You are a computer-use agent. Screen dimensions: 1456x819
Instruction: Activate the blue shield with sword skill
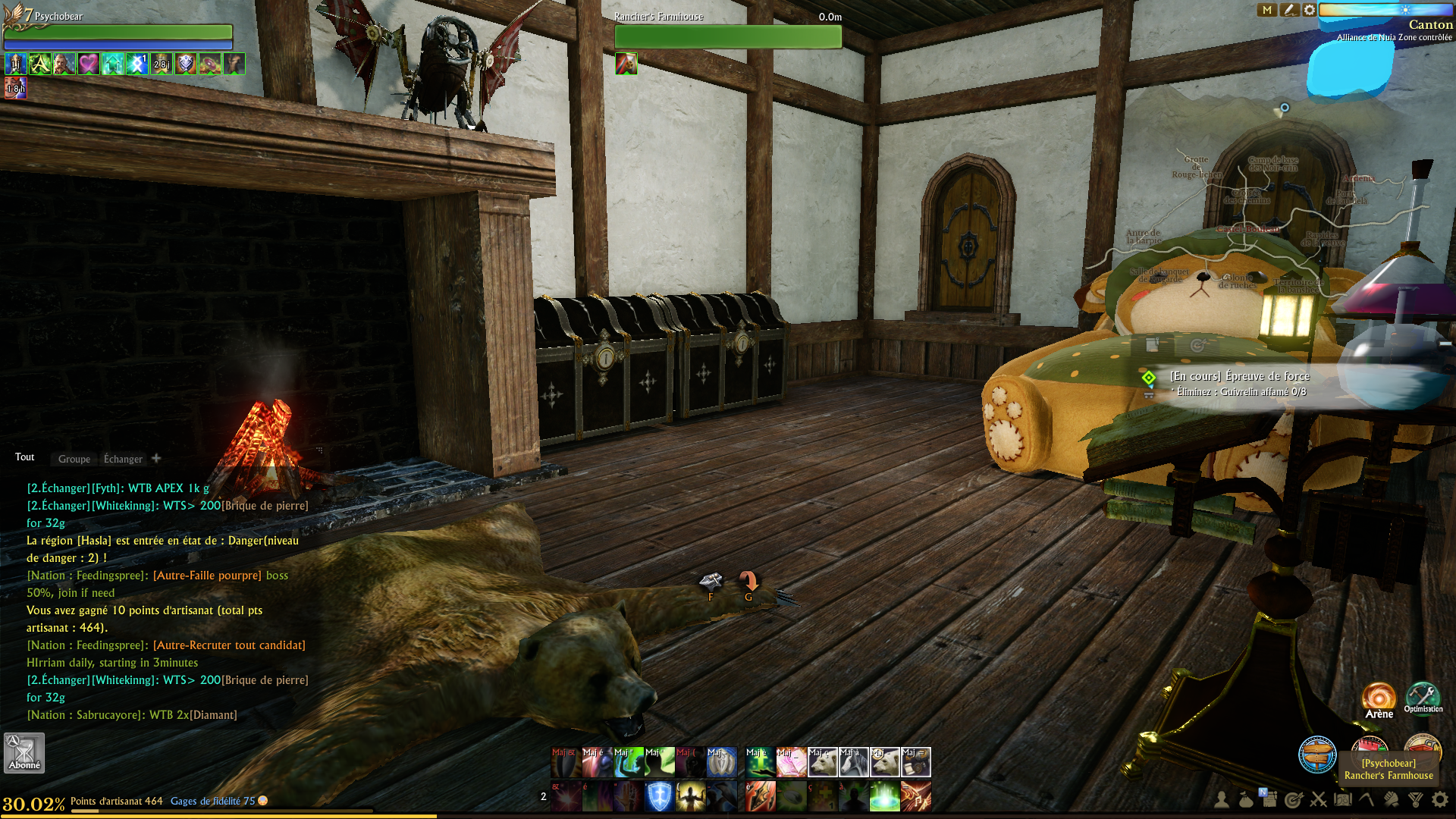pos(660,797)
